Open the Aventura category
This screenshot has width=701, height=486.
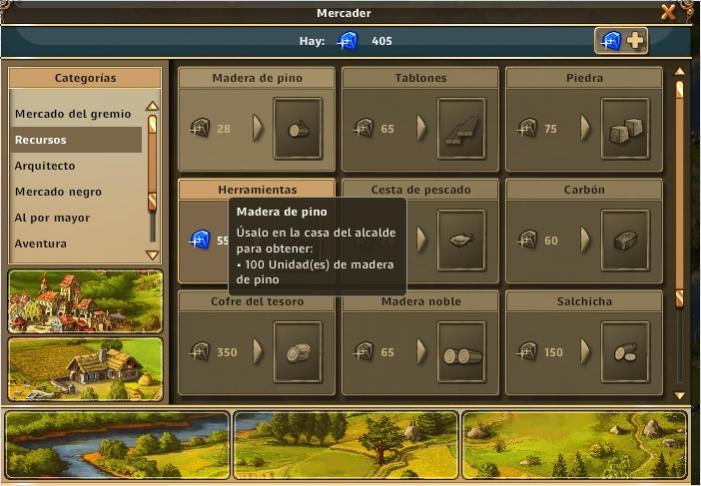[73, 244]
